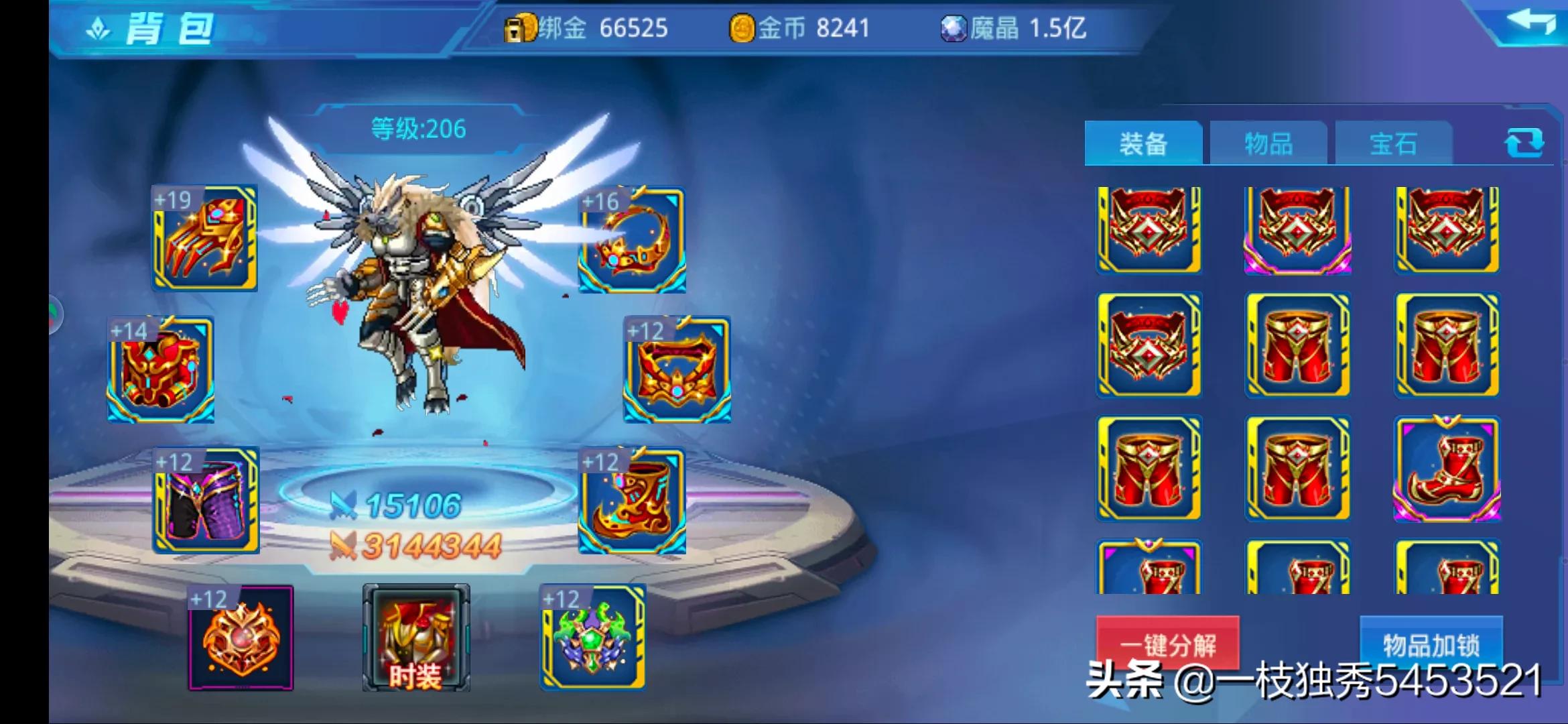
Task: Select the +19 golden claw weapon slot
Action: [x=205, y=239]
